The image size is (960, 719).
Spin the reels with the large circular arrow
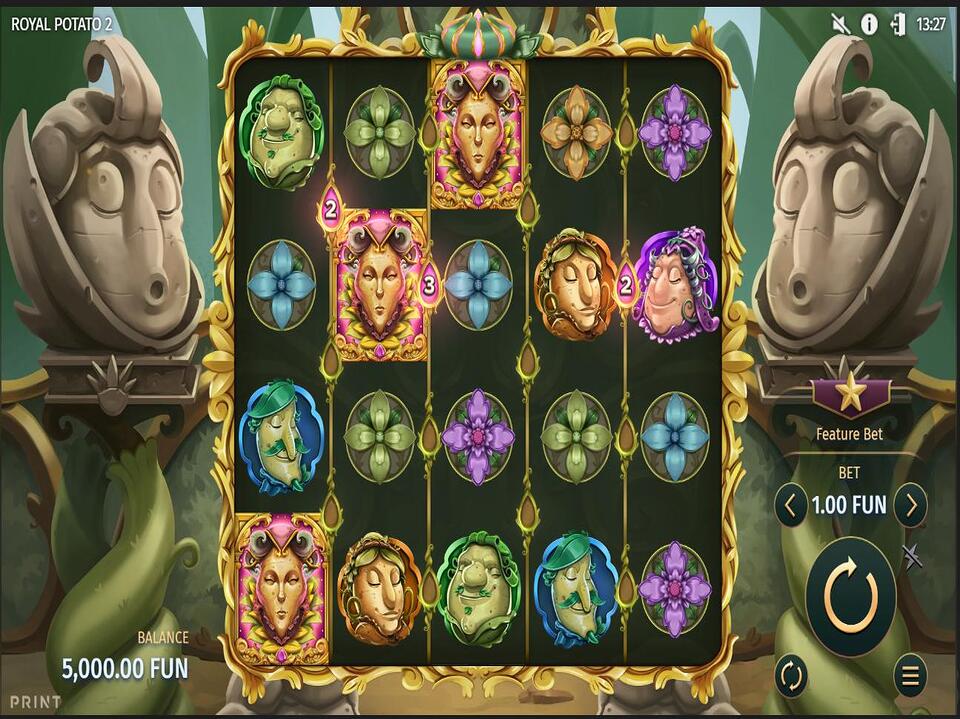click(x=851, y=597)
